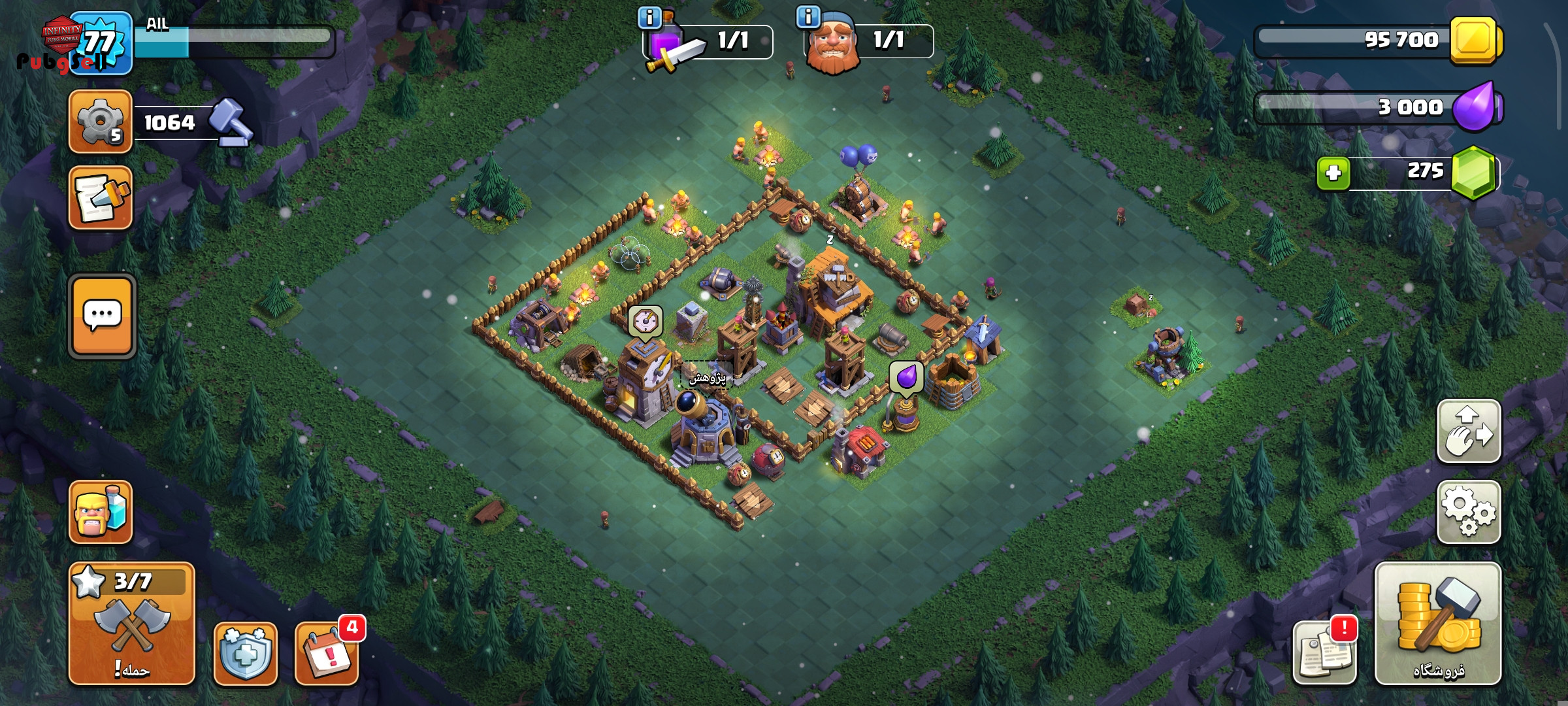Show info for the master builder
This screenshot has width=1568, height=706.
(808, 17)
